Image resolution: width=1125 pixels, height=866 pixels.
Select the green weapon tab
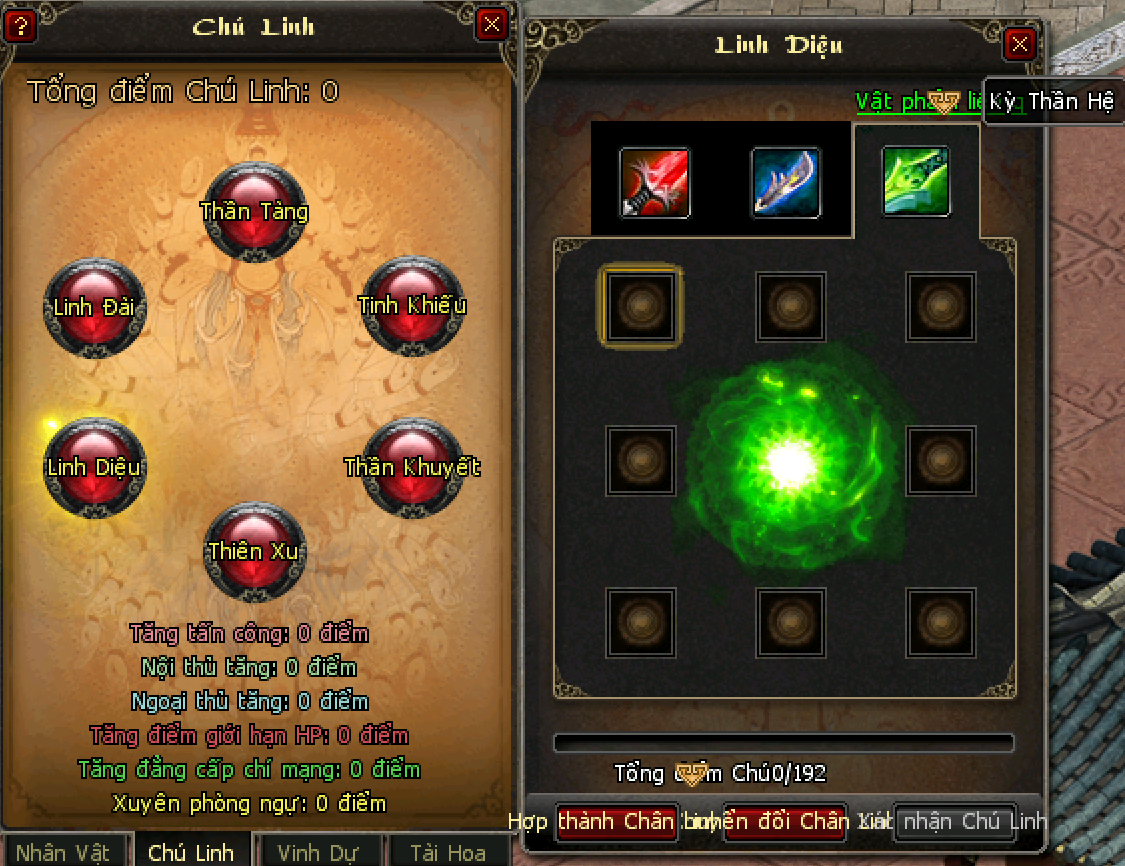pyautogui.click(x=915, y=181)
